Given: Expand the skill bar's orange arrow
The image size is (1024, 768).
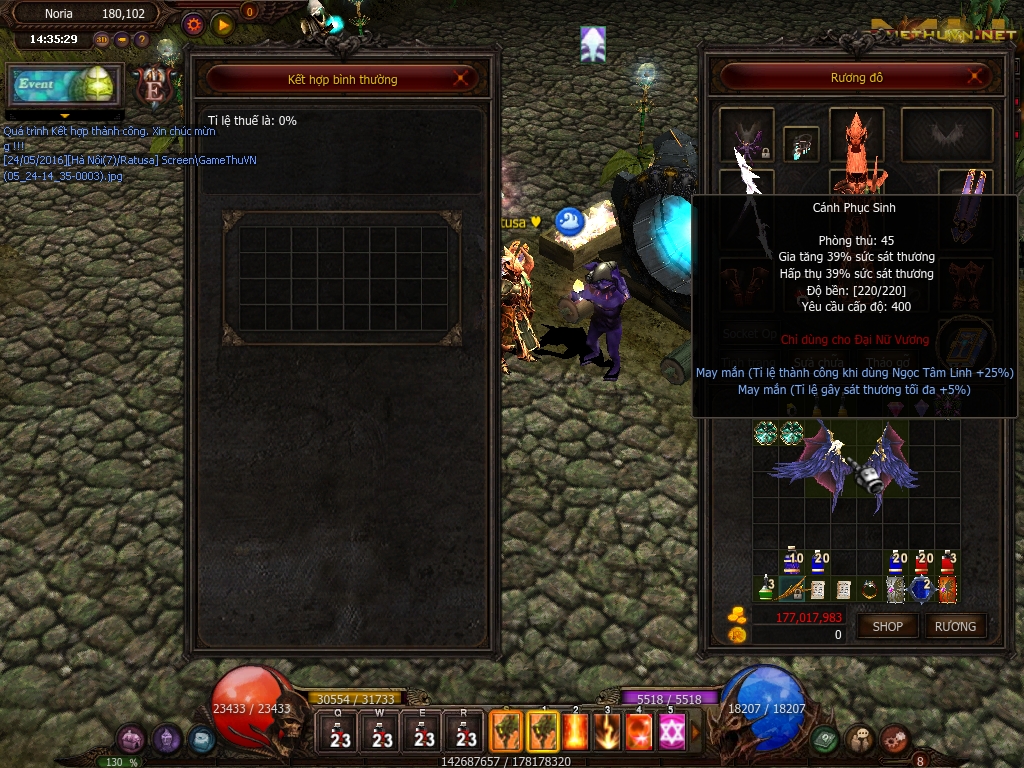Looking at the screenshot, I should [x=697, y=732].
